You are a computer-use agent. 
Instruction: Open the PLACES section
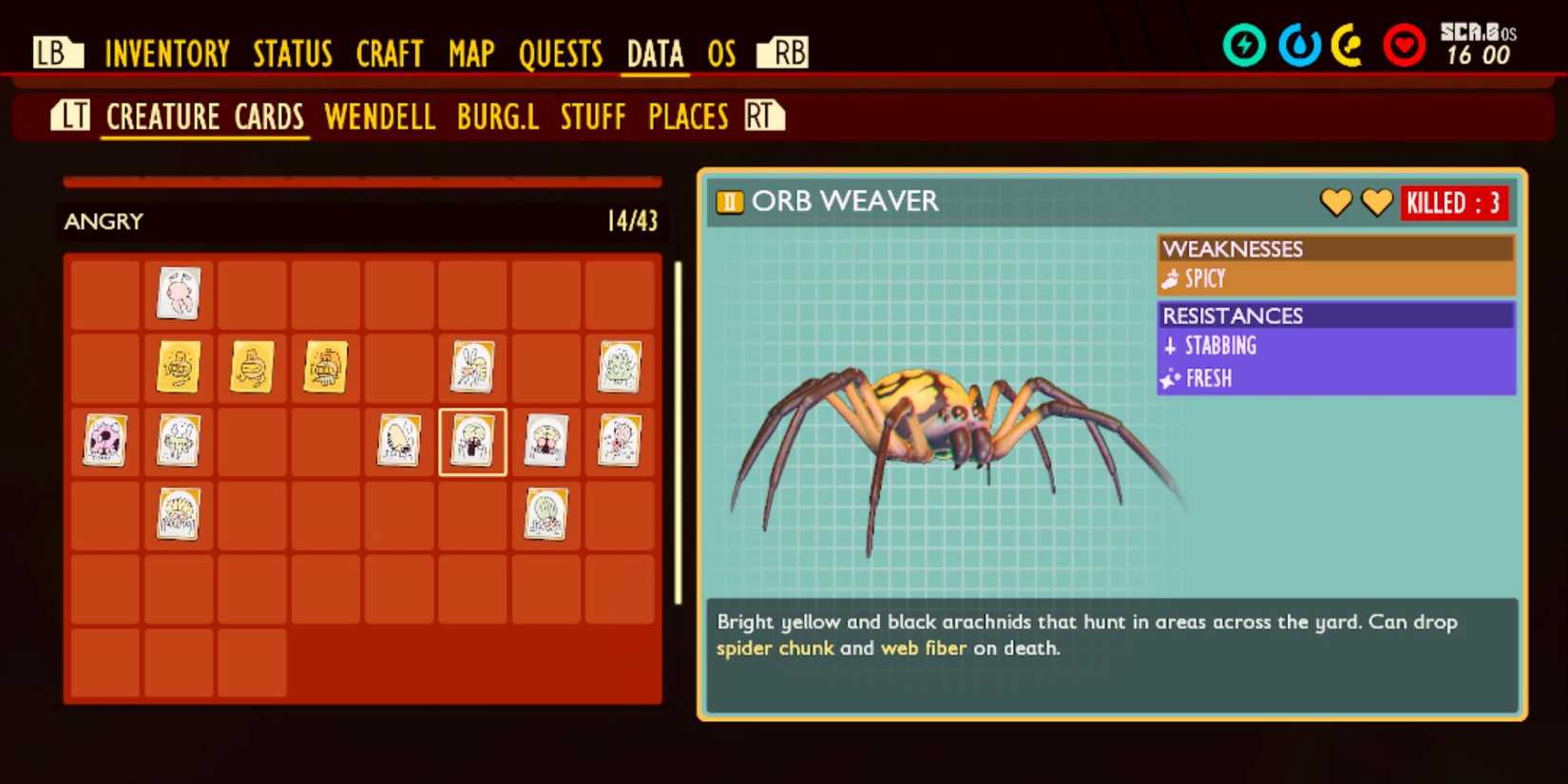(687, 116)
